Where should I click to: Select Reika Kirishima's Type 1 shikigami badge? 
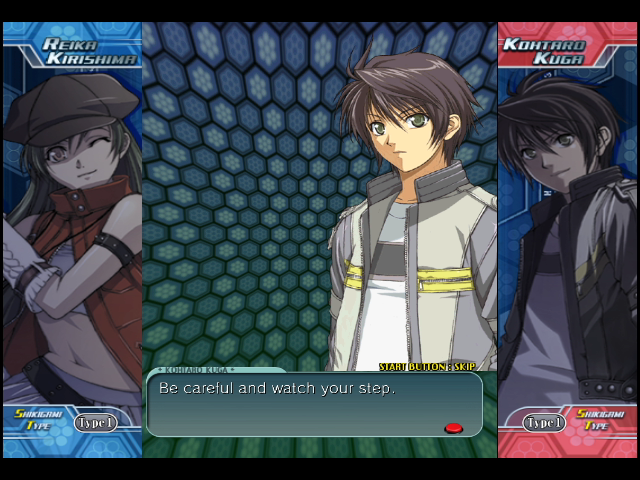[95, 423]
